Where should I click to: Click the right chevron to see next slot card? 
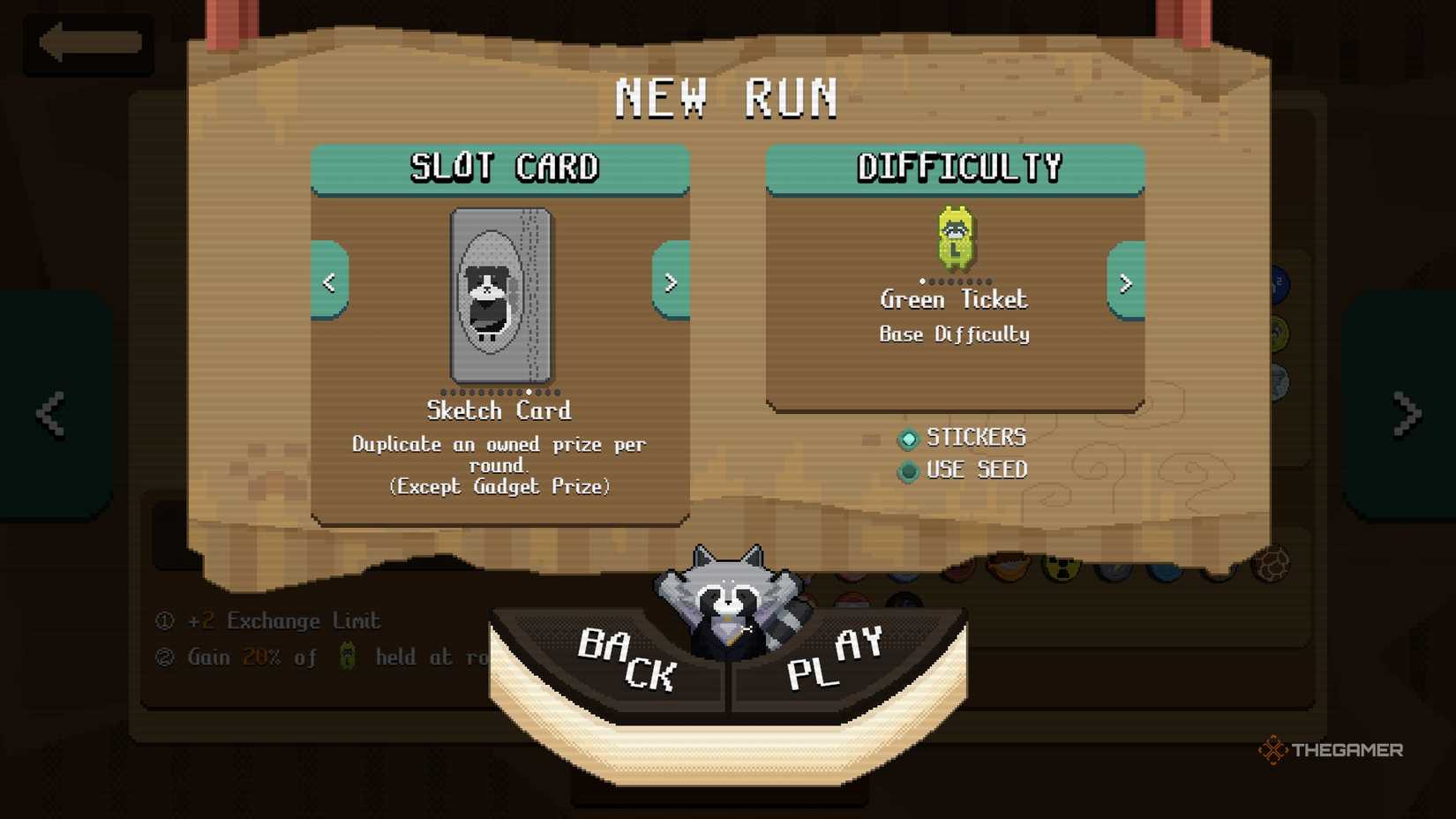[x=671, y=282]
